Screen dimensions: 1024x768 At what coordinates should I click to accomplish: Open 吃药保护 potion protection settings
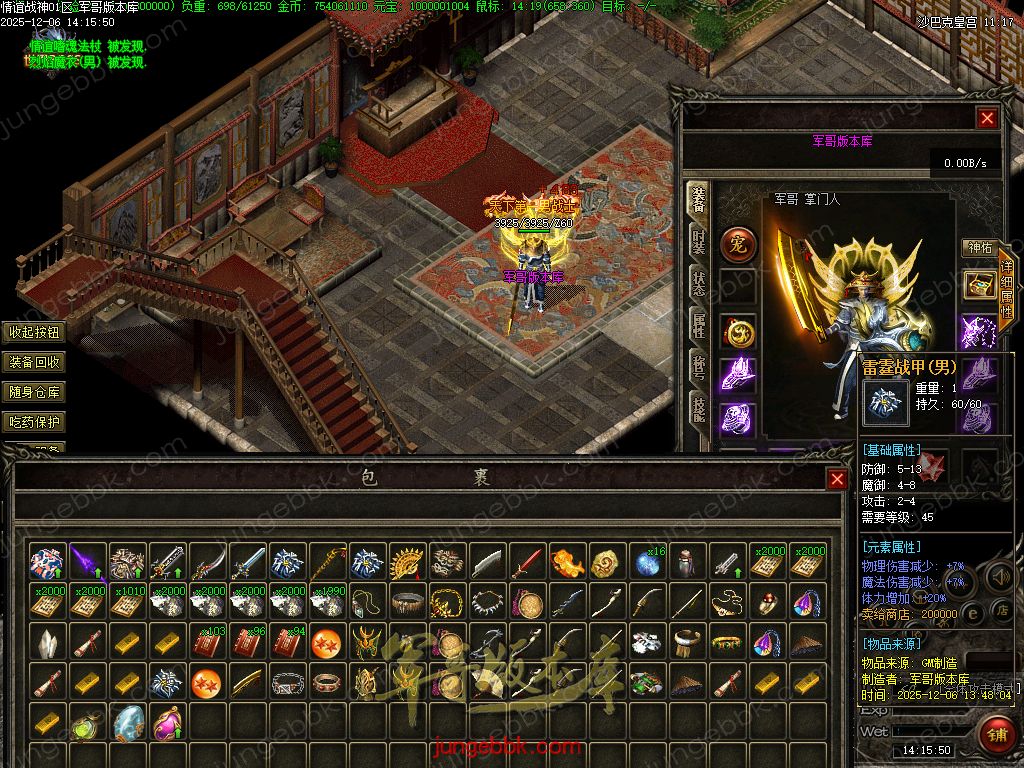pos(34,422)
